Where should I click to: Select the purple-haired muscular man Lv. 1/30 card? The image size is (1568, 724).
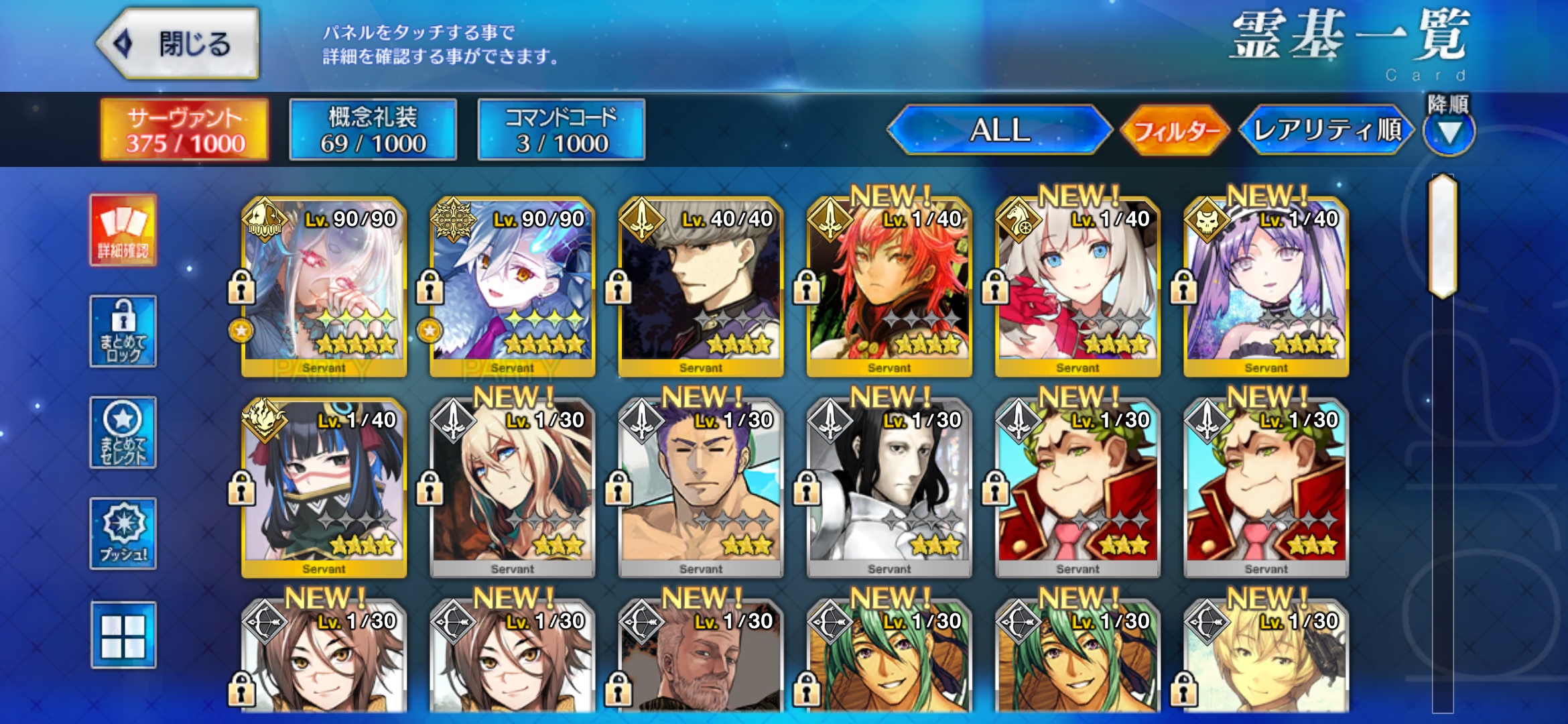[701, 488]
